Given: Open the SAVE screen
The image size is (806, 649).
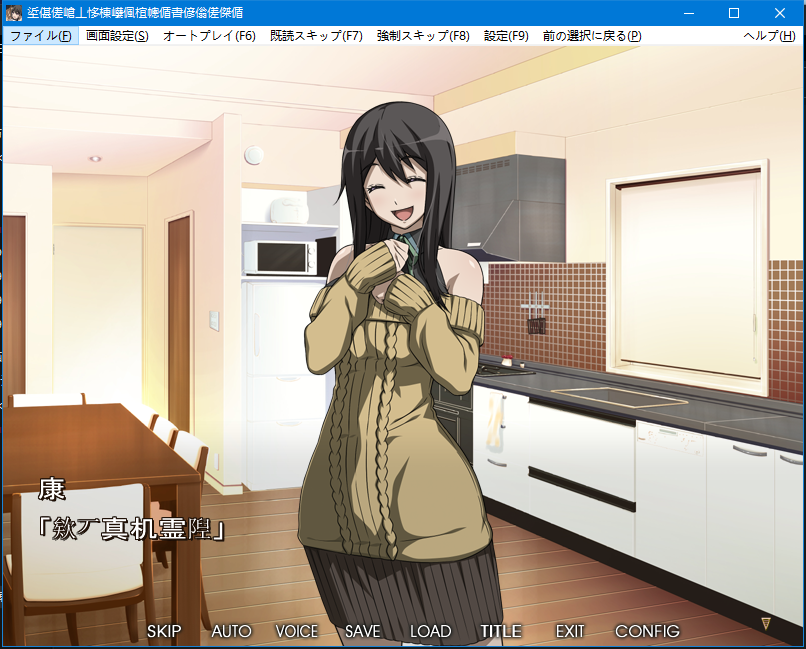Looking at the screenshot, I should tap(363, 631).
